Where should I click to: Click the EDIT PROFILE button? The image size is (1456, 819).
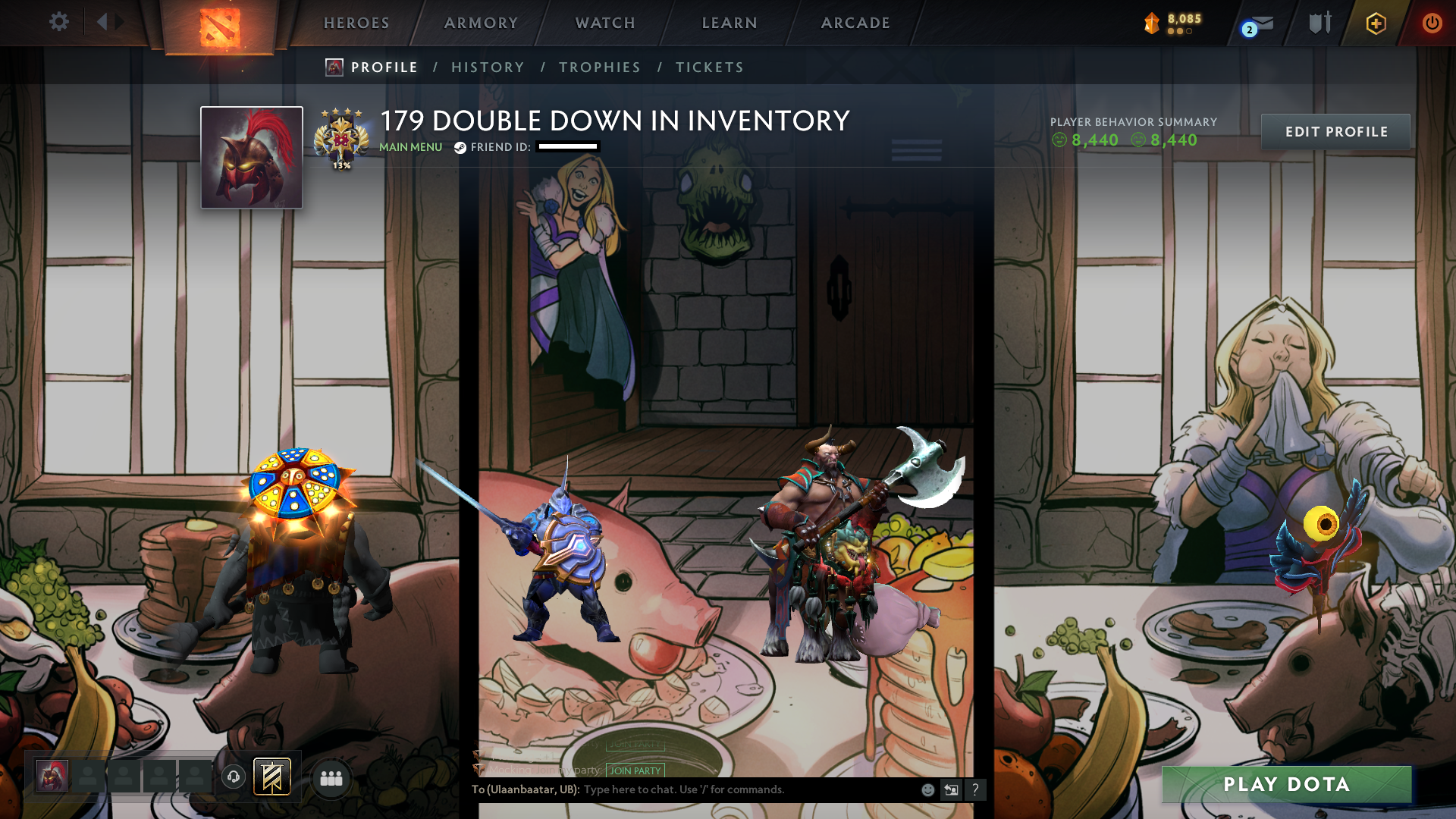(x=1335, y=131)
